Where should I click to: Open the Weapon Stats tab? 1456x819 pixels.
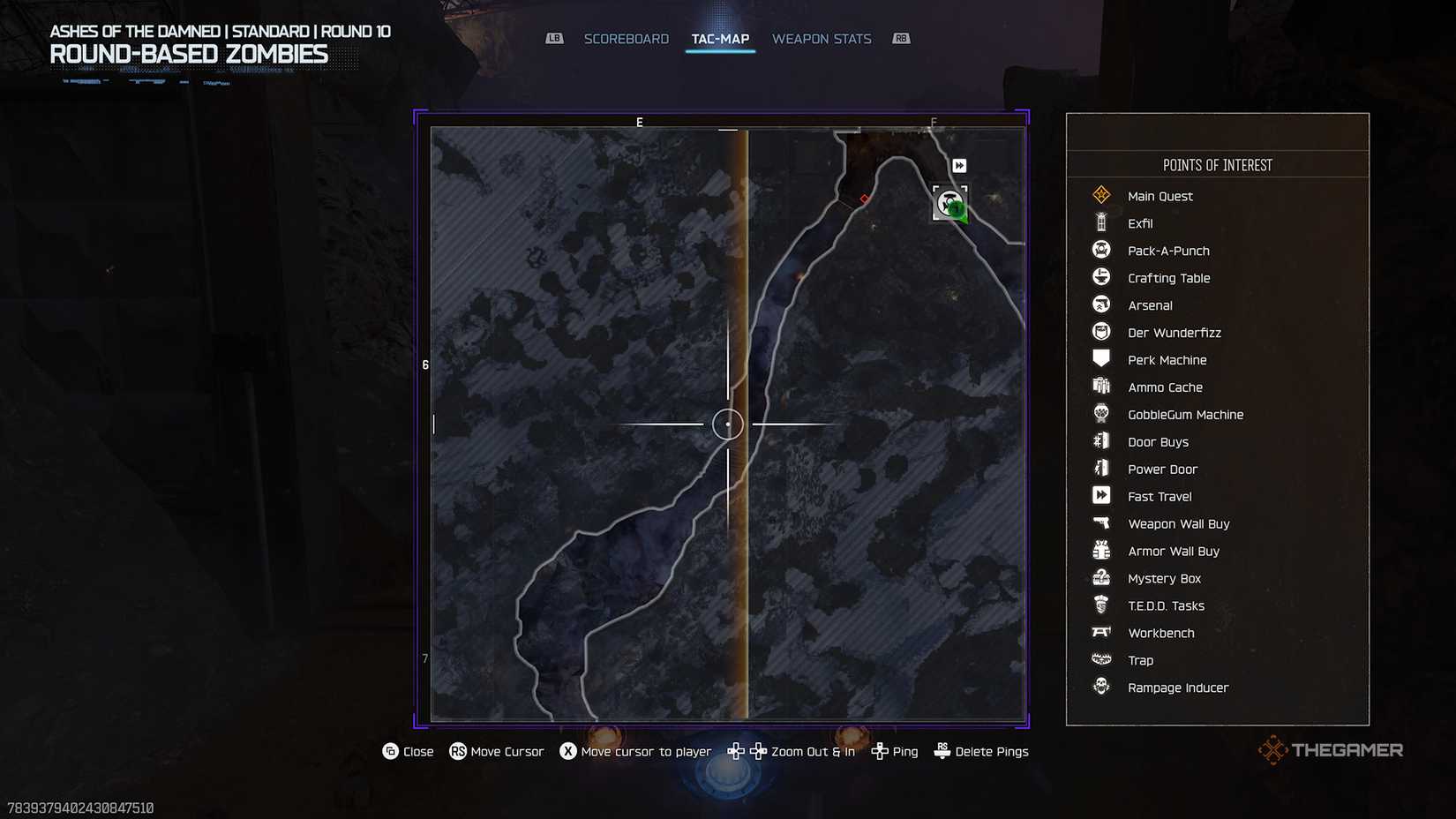[822, 38]
